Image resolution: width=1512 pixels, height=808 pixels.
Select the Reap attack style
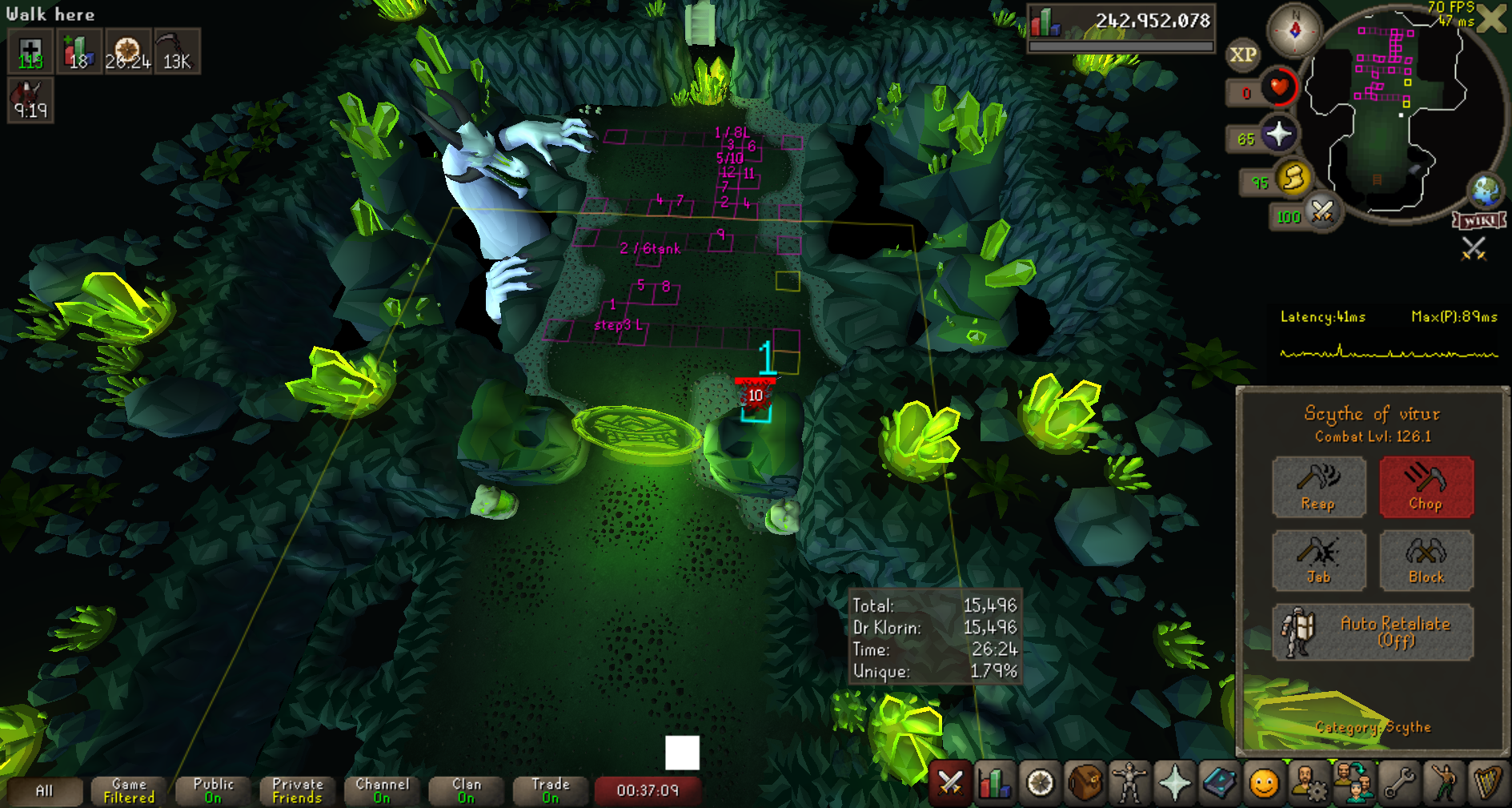click(x=1318, y=486)
